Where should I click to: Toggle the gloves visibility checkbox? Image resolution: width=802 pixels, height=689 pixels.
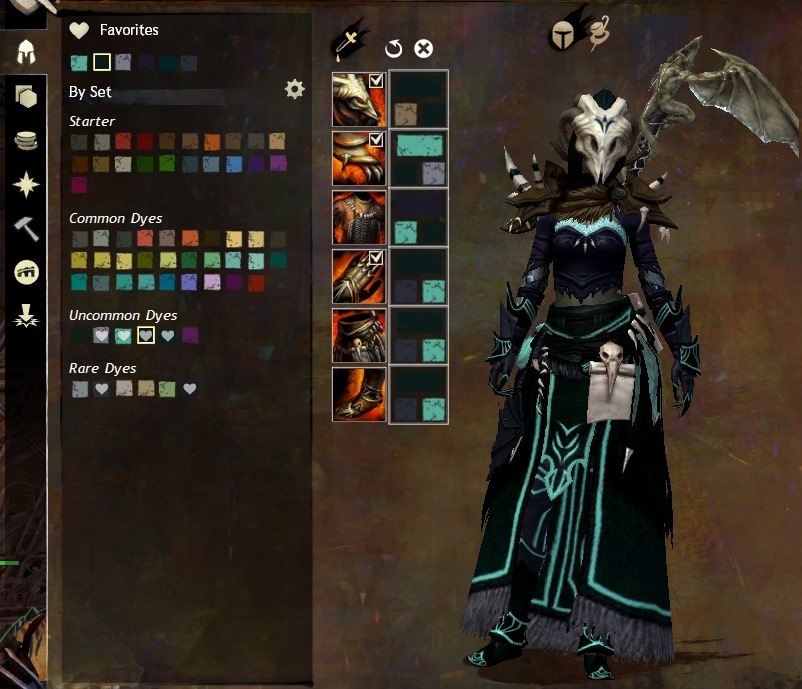[x=377, y=259]
